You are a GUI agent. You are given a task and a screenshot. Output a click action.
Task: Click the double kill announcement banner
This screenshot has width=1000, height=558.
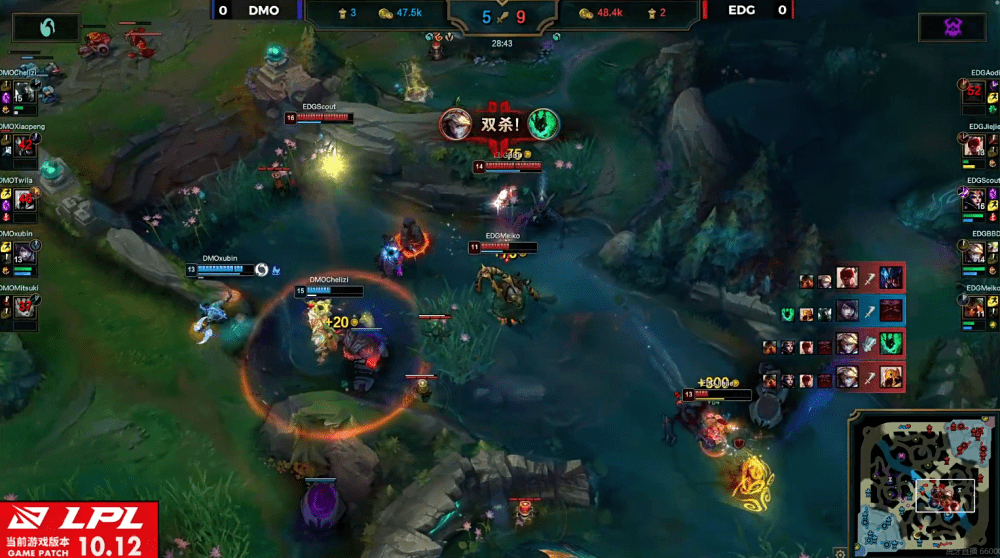pyautogui.click(x=500, y=124)
